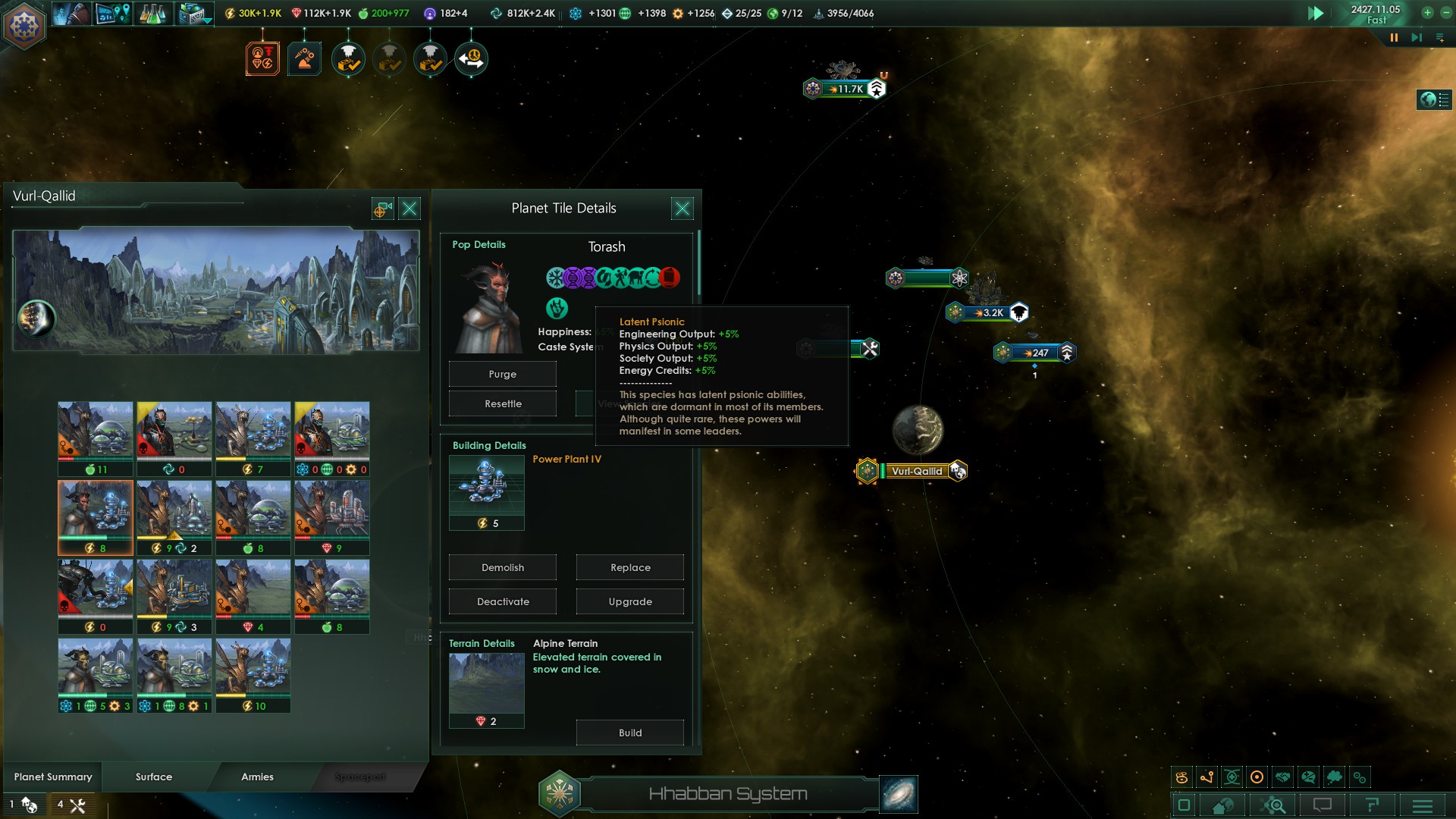Upgrade the Power Plant IV
The image size is (1456, 819).
click(x=629, y=601)
